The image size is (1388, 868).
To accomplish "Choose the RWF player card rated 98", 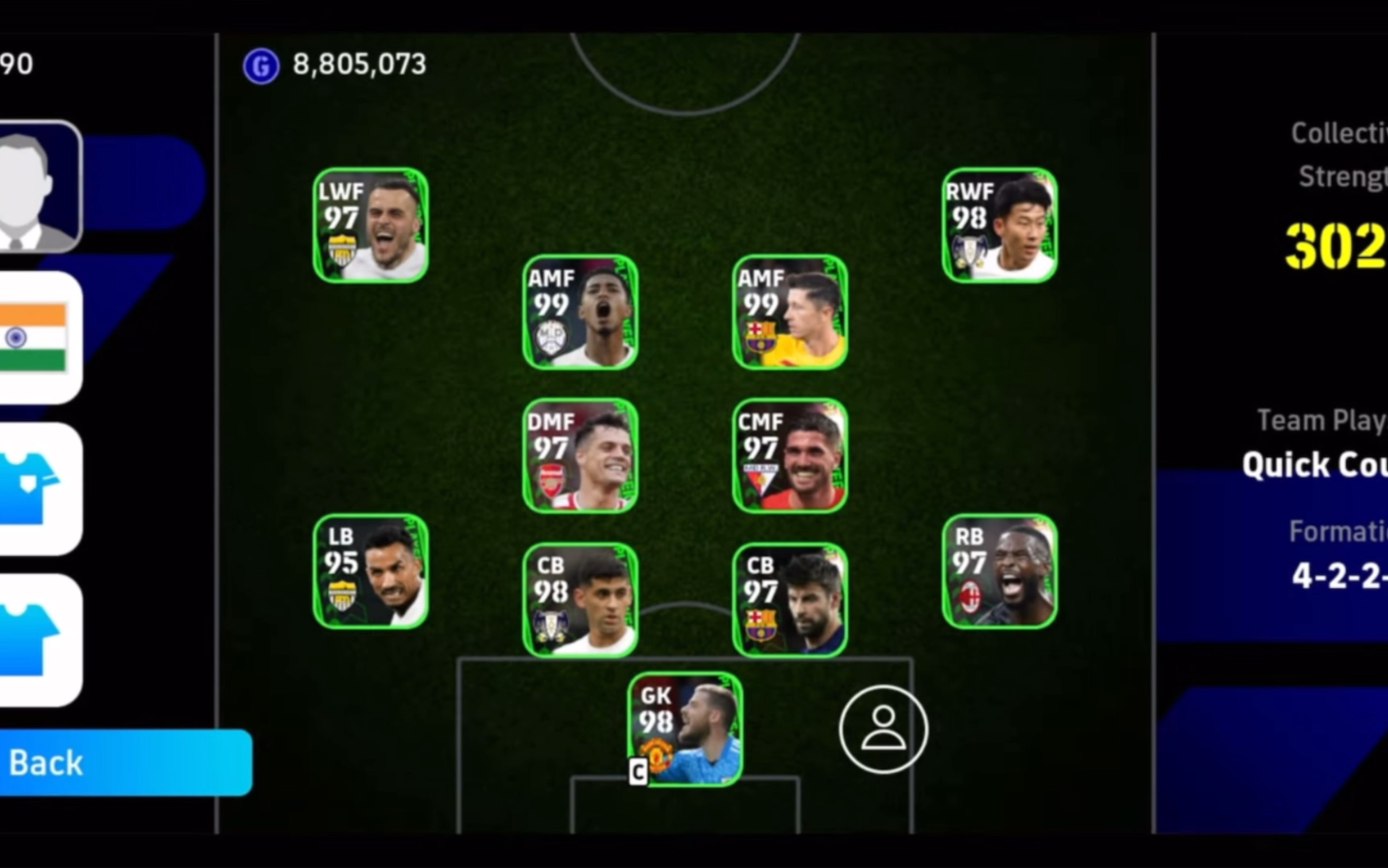I will point(1000,225).
